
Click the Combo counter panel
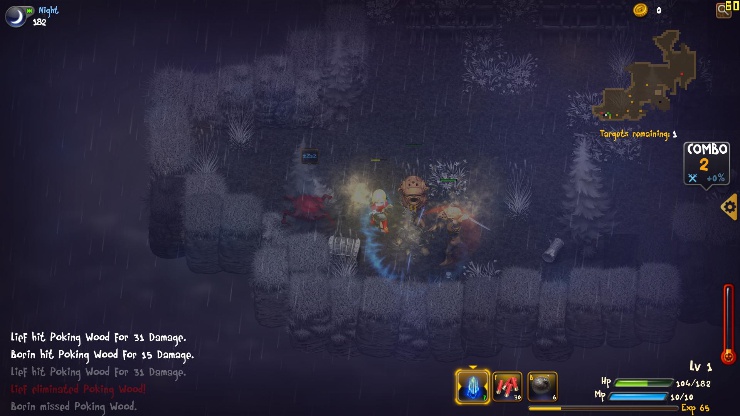[706, 164]
